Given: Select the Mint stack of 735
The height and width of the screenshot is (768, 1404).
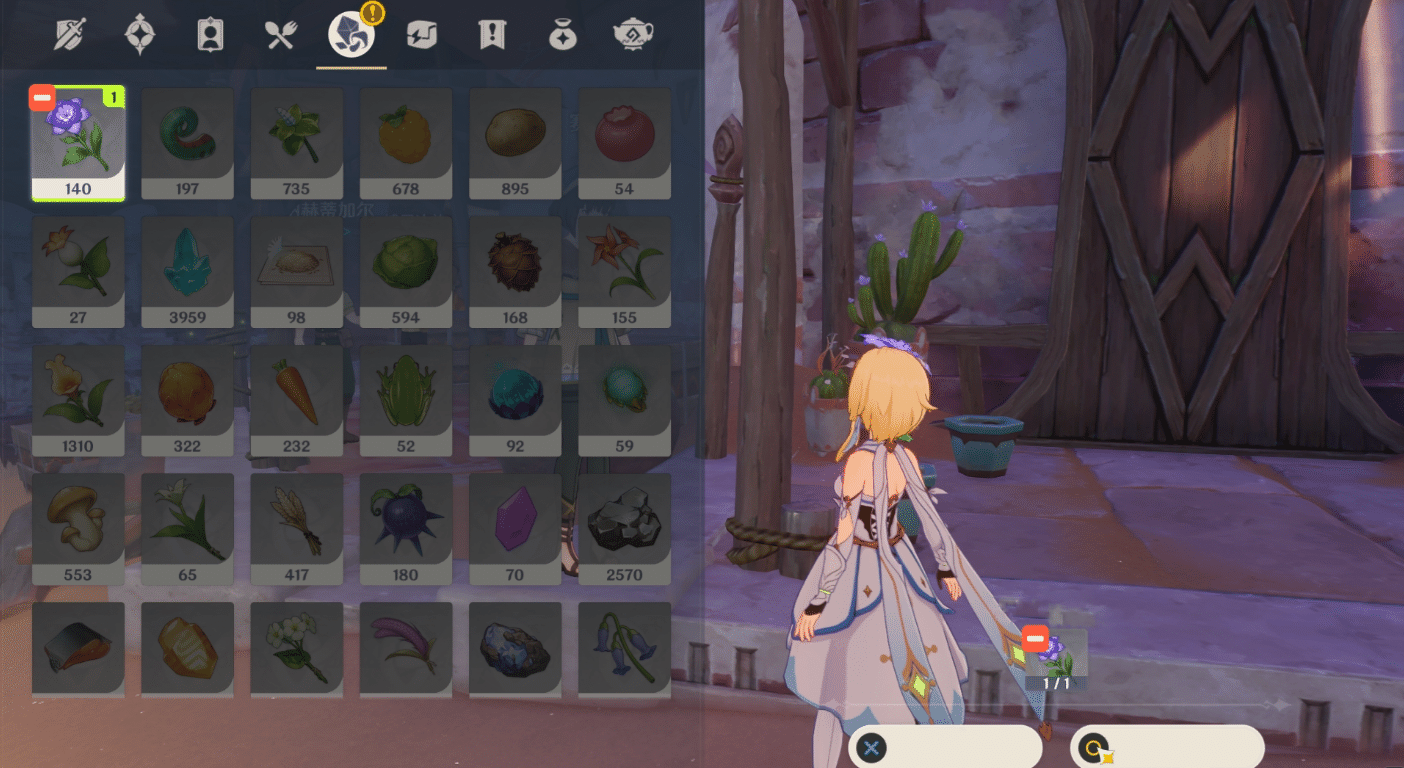Looking at the screenshot, I should [x=296, y=140].
